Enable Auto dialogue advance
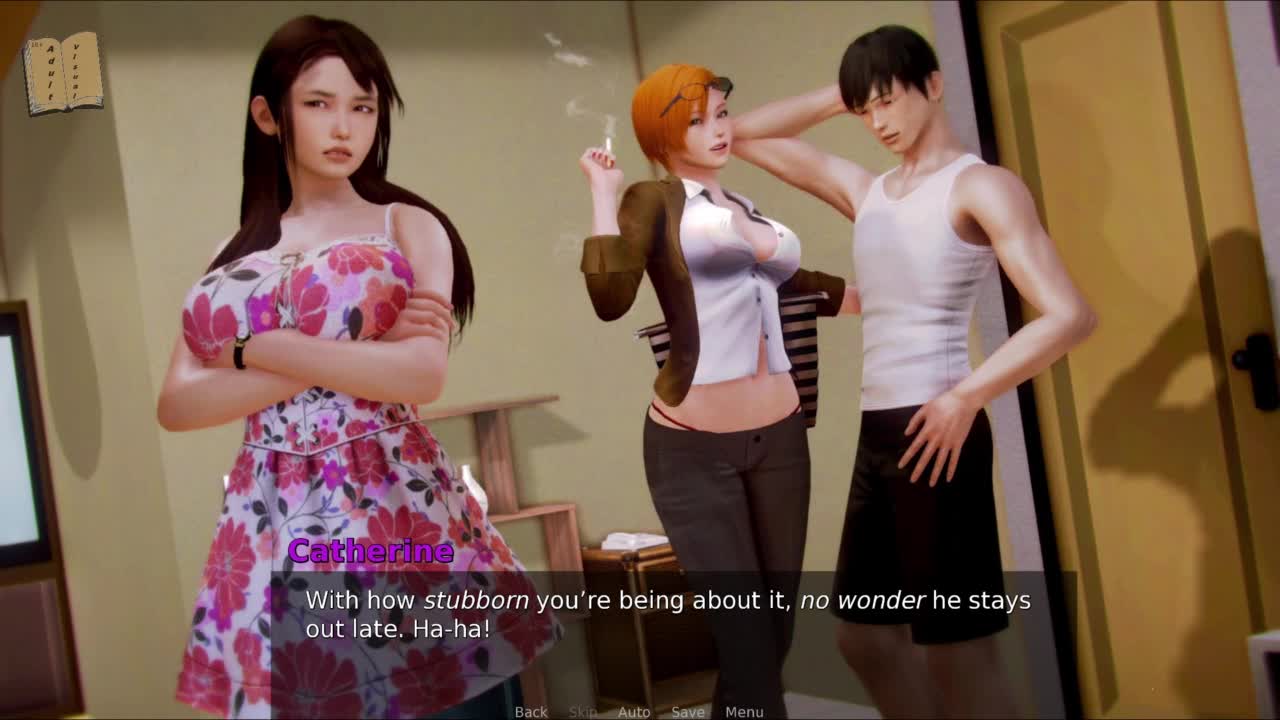The height and width of the screenshot is (720, 1280). [x=634, y=712]
